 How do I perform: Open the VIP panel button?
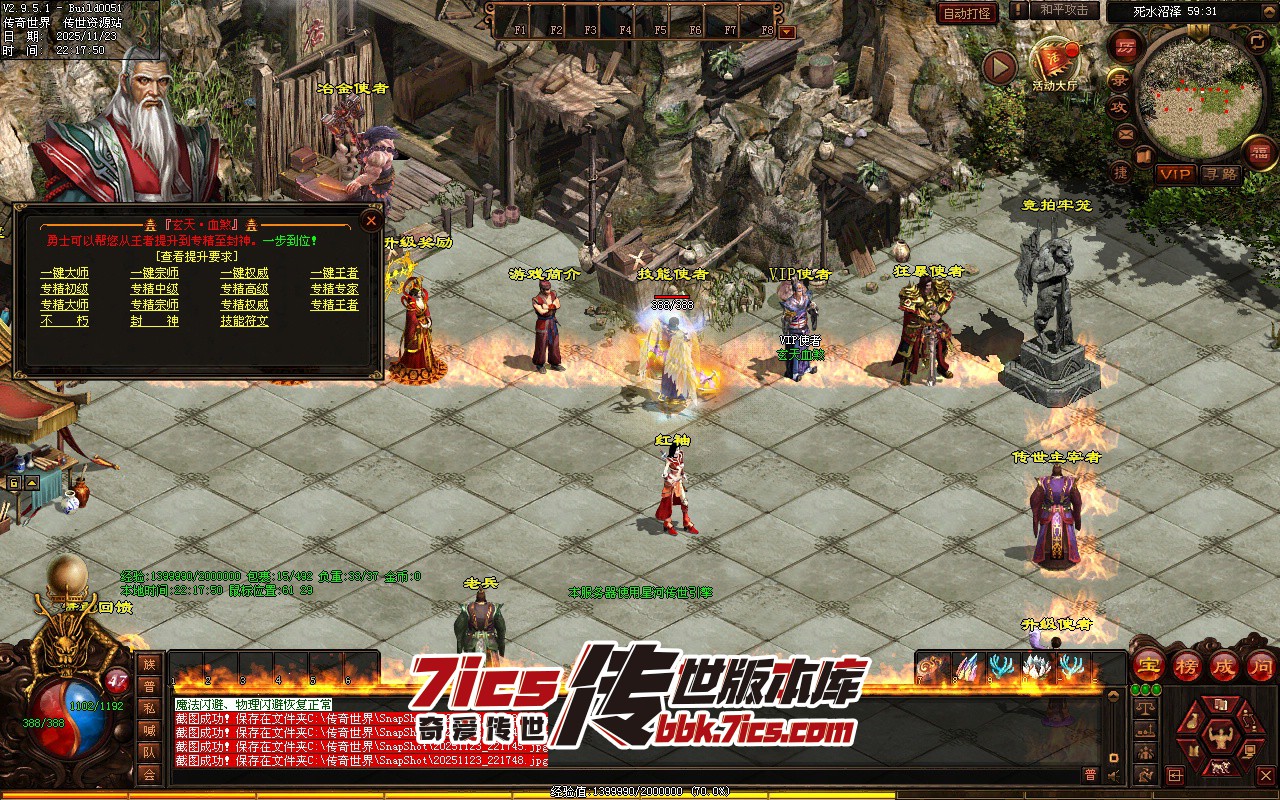tap(1175, 174)
